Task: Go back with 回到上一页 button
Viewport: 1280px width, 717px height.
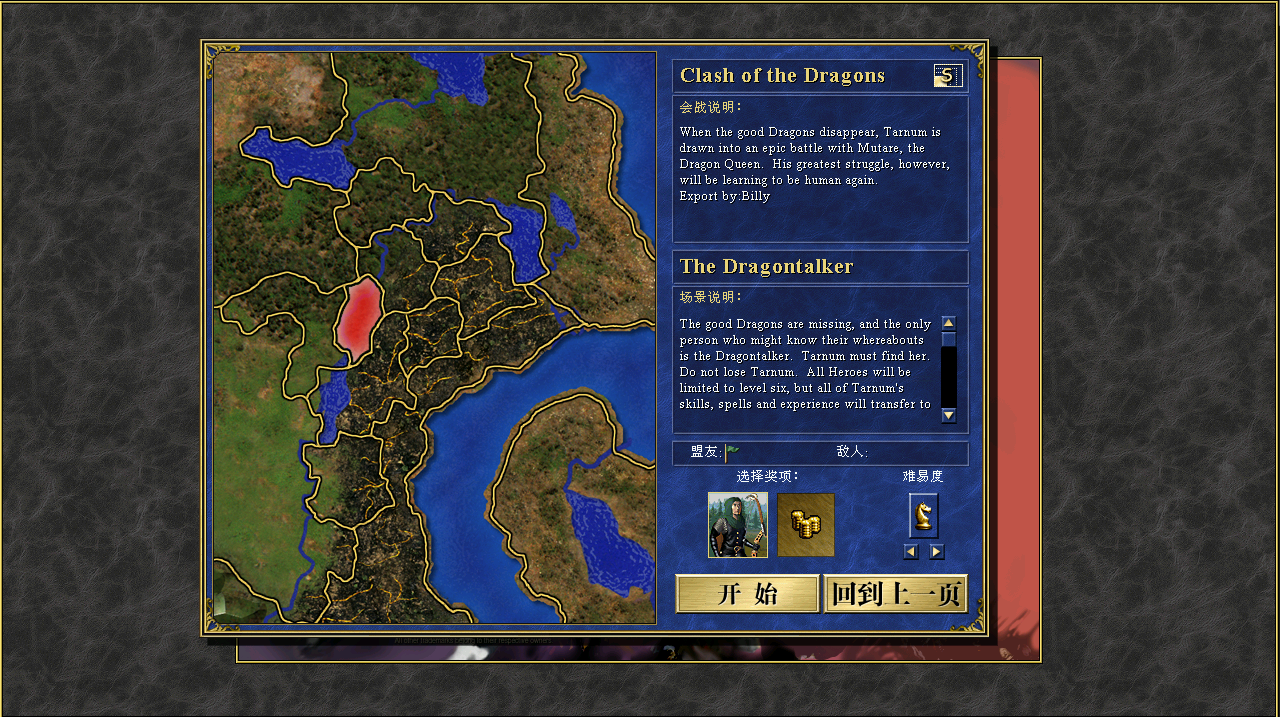Action: pyautogui.click(x=895, y=593)
